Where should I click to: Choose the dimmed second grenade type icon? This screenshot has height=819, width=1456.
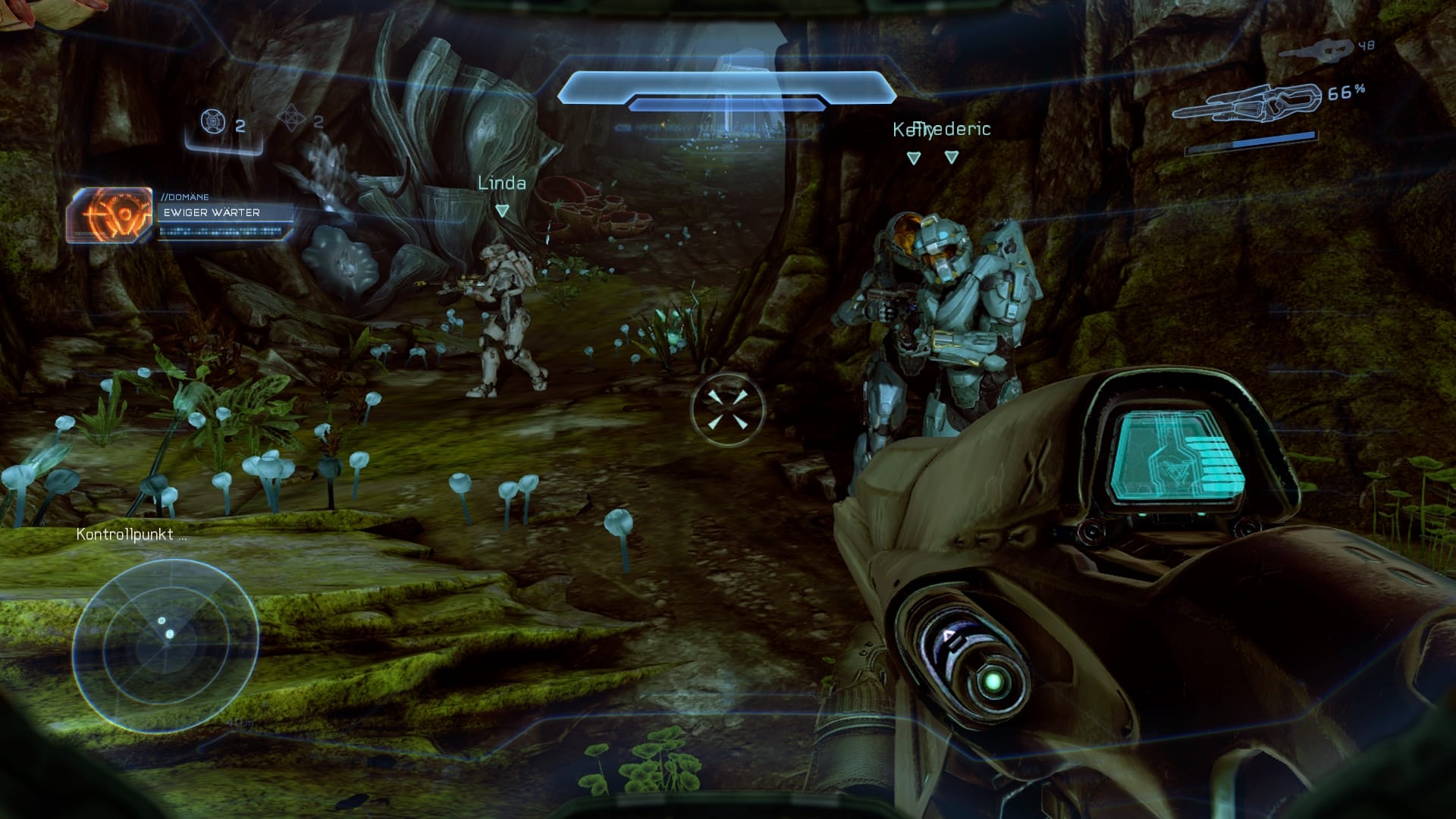(291, 120)
